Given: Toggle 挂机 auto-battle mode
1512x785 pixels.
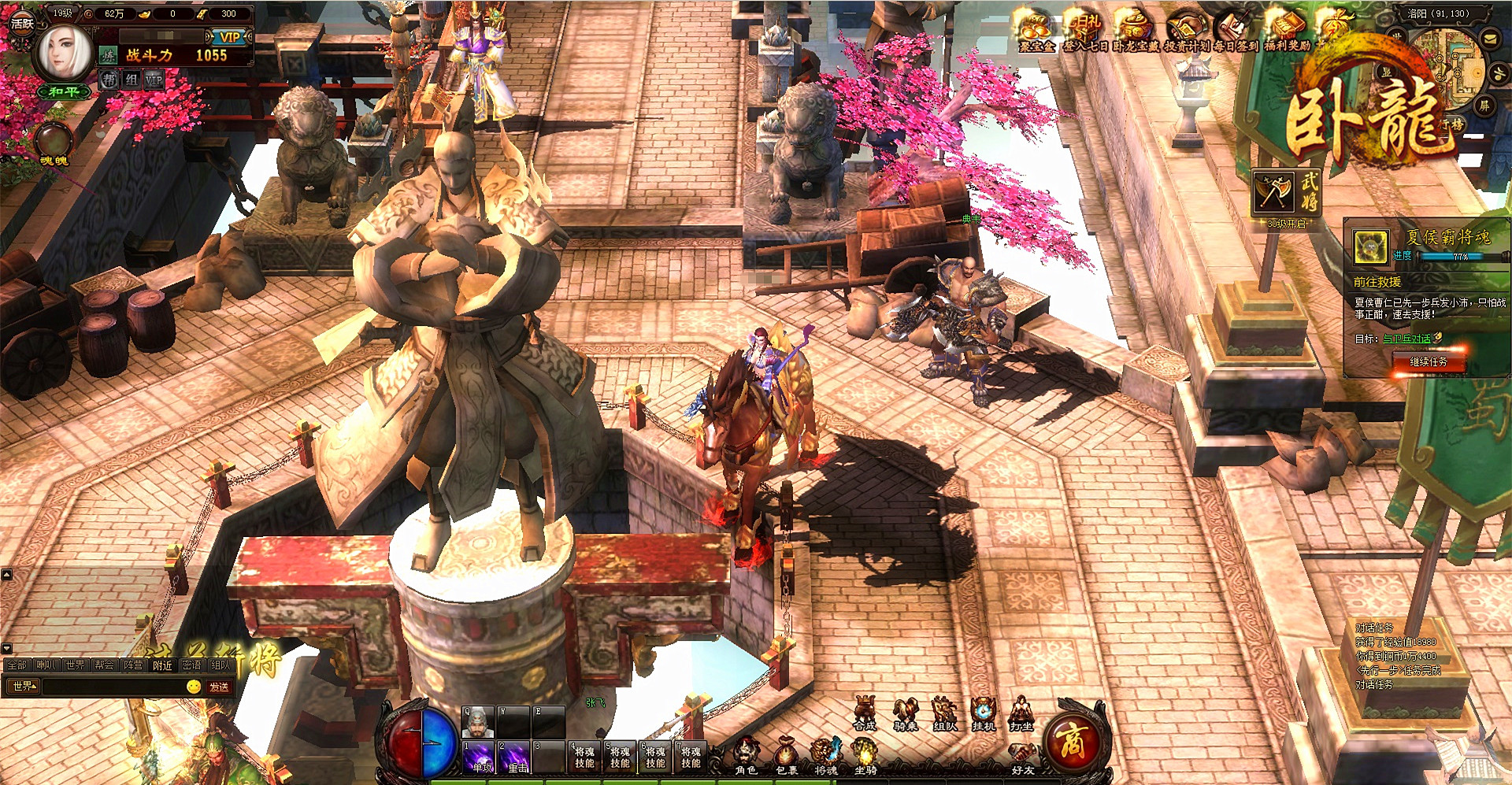Looking at the screenshot, I should (983, 713).
